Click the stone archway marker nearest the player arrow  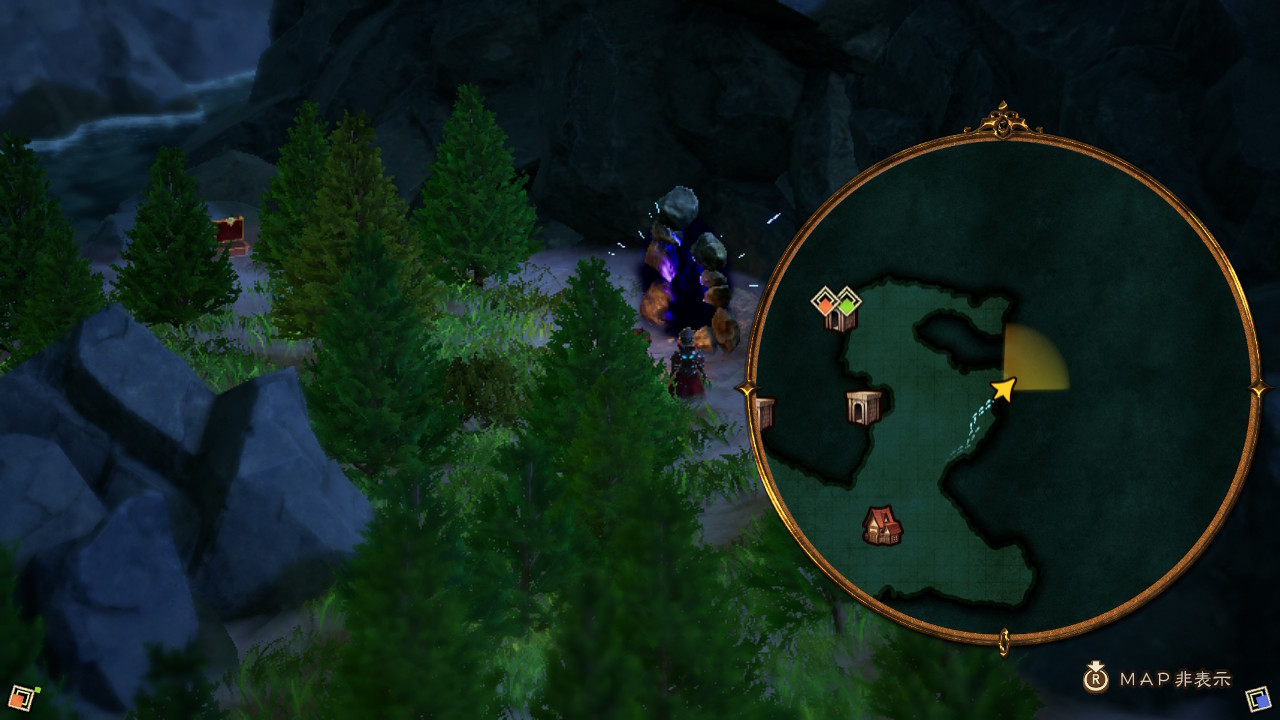tap(863, 407)
